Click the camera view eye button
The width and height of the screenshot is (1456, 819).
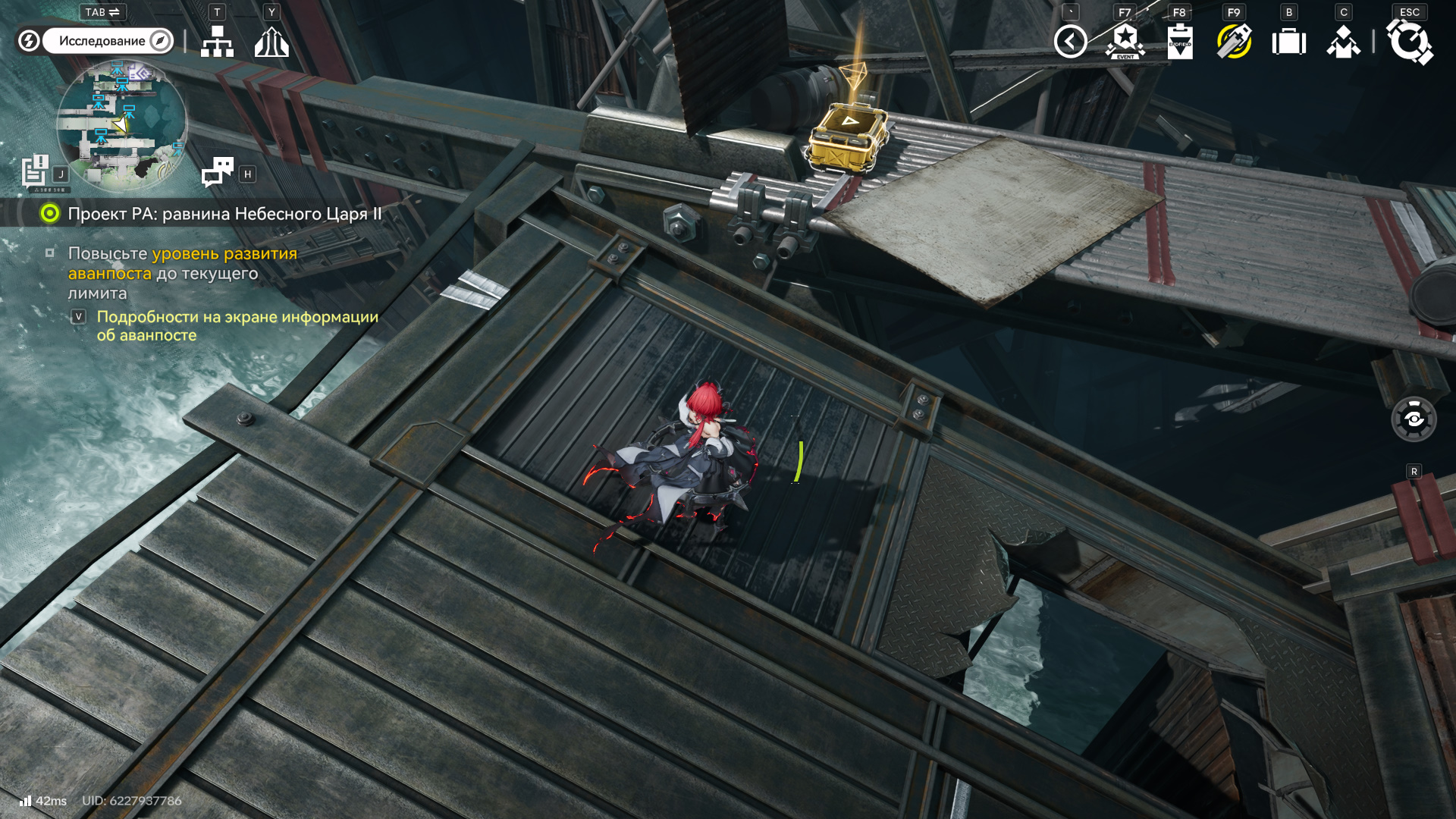click(x=1414, y=419)
